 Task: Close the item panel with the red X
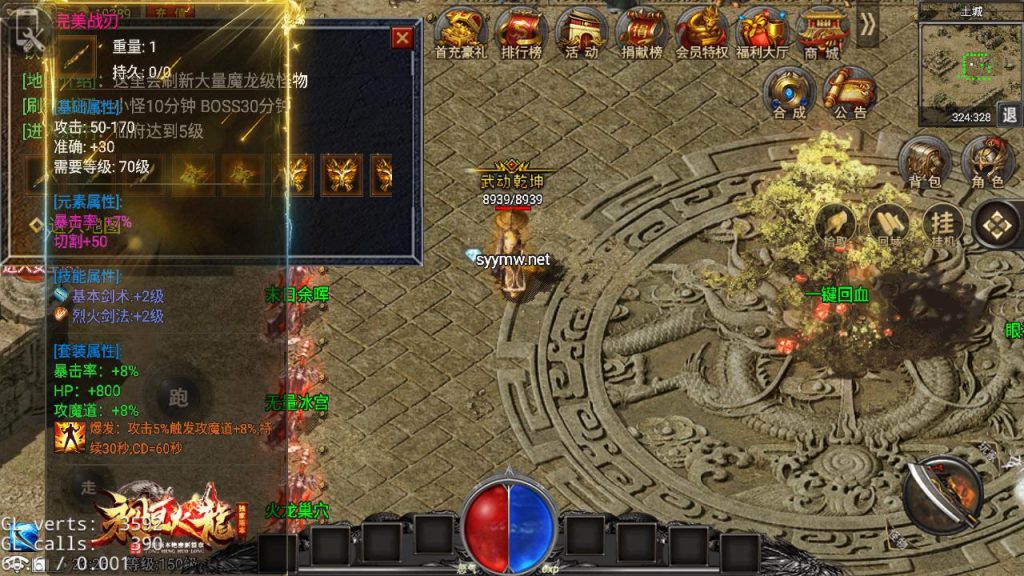402,38
